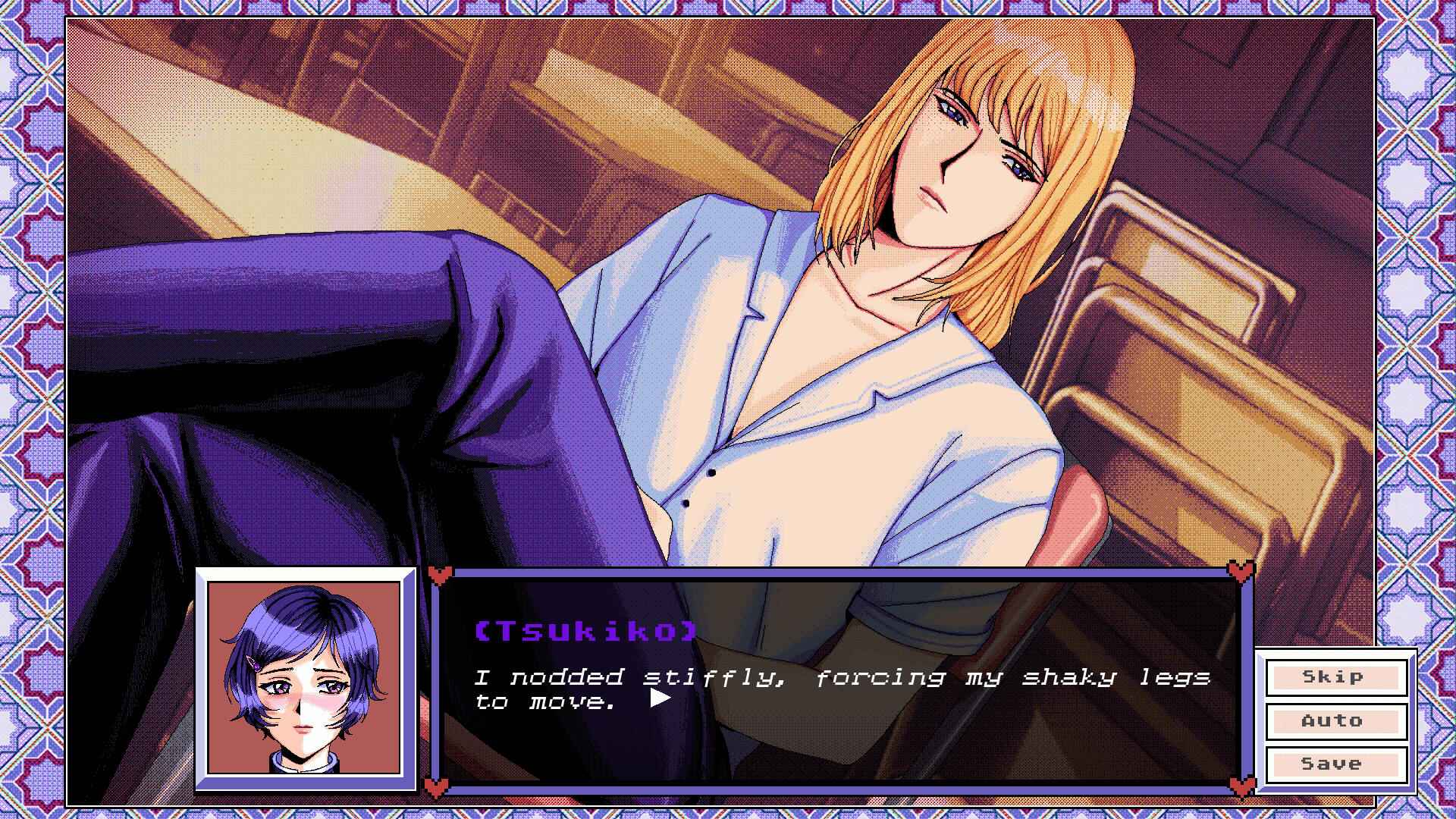1456x819 pixels.
Task: Skip the dialogue with the Skip button
Action: 1335,677
